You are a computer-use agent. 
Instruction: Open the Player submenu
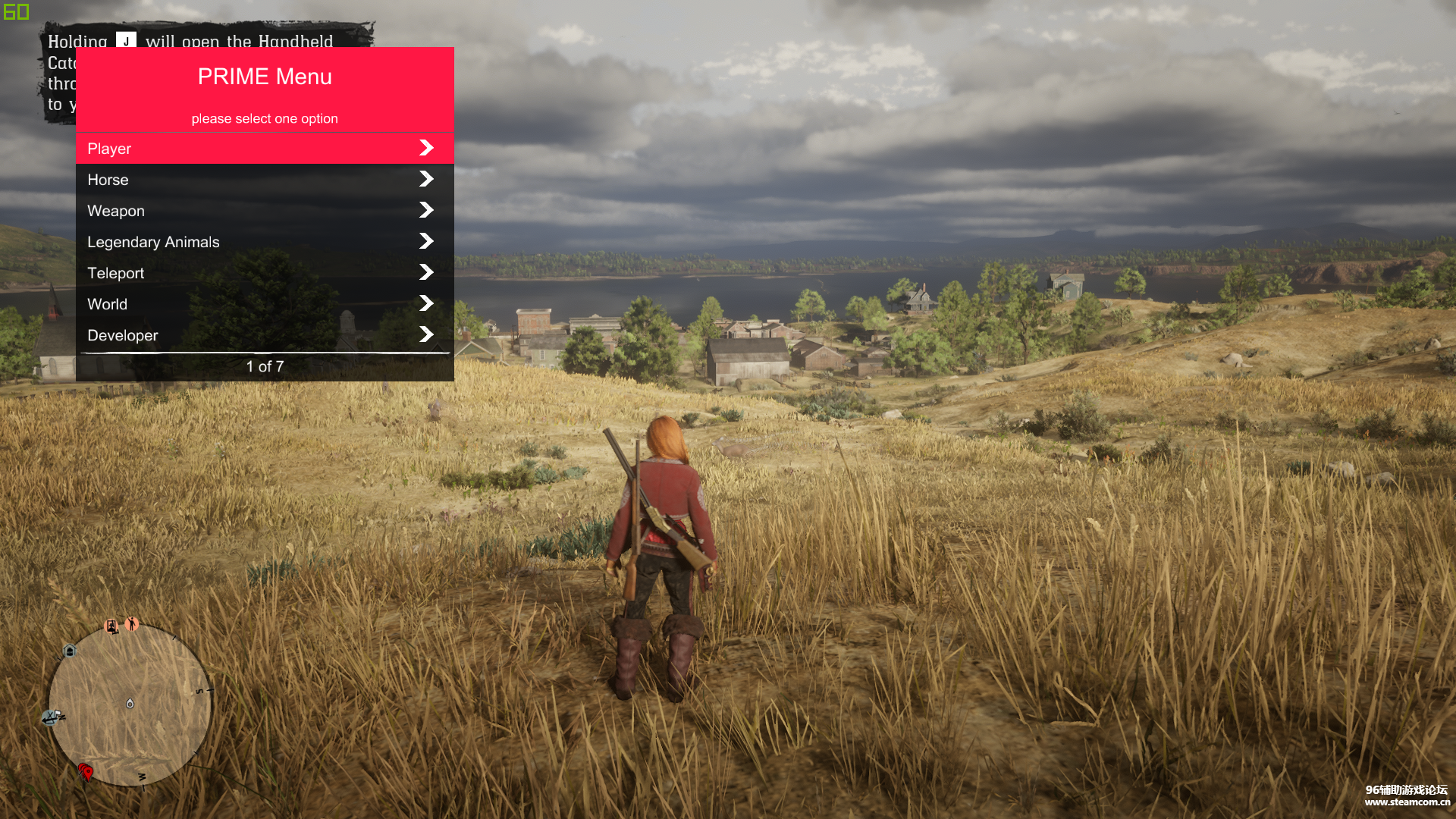264,149
